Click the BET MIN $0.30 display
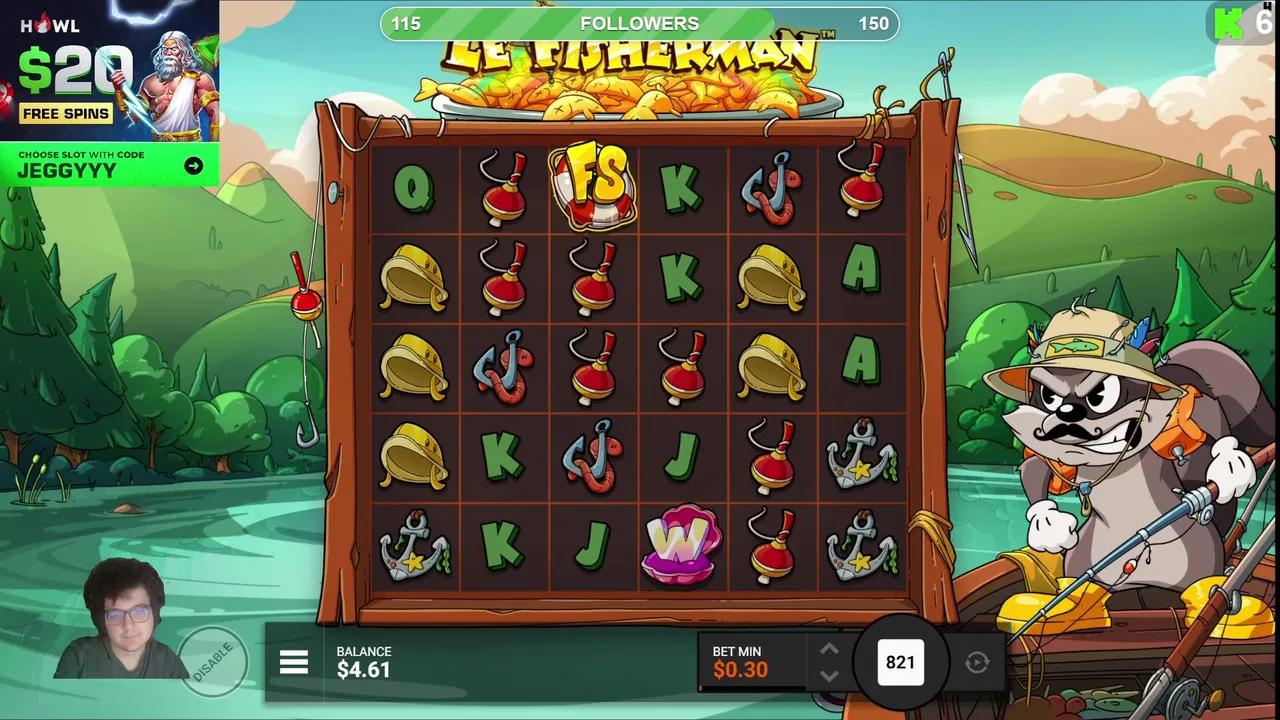 [740, 661]
